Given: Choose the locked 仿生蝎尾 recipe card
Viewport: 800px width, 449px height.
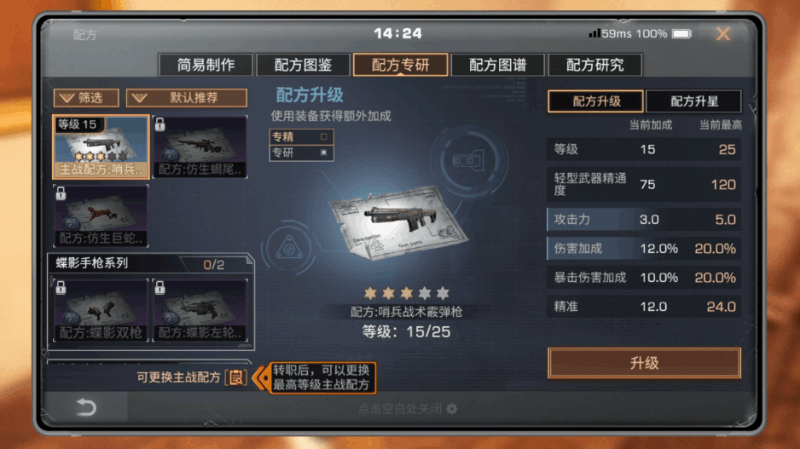Looking at the screenshot, I should [199, 146].
